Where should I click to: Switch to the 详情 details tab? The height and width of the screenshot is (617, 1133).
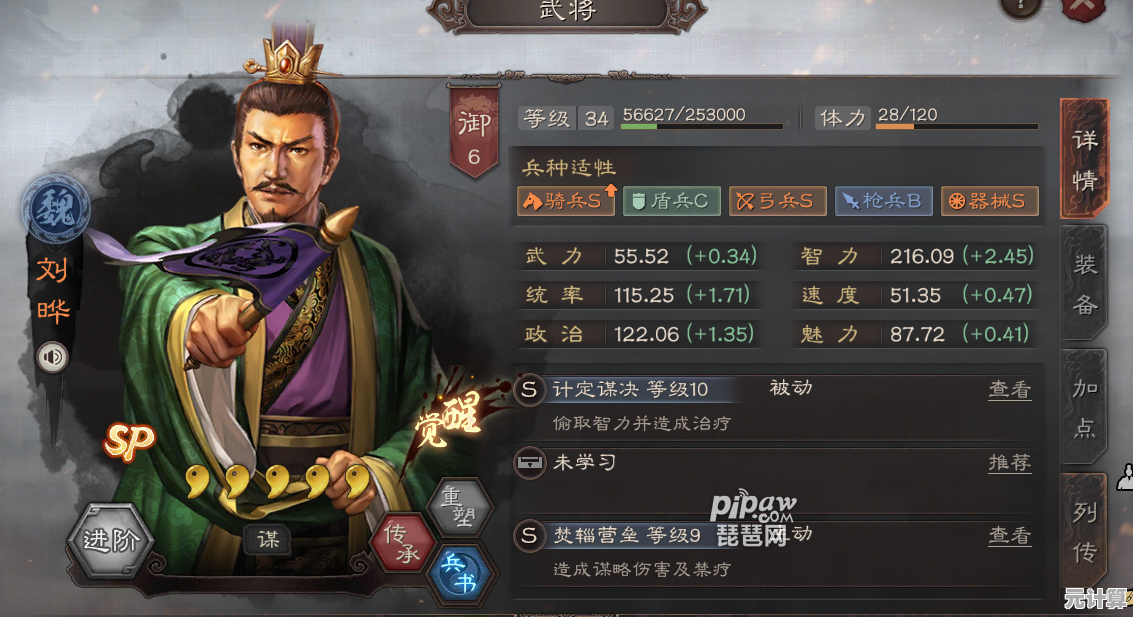point(1084,160)
